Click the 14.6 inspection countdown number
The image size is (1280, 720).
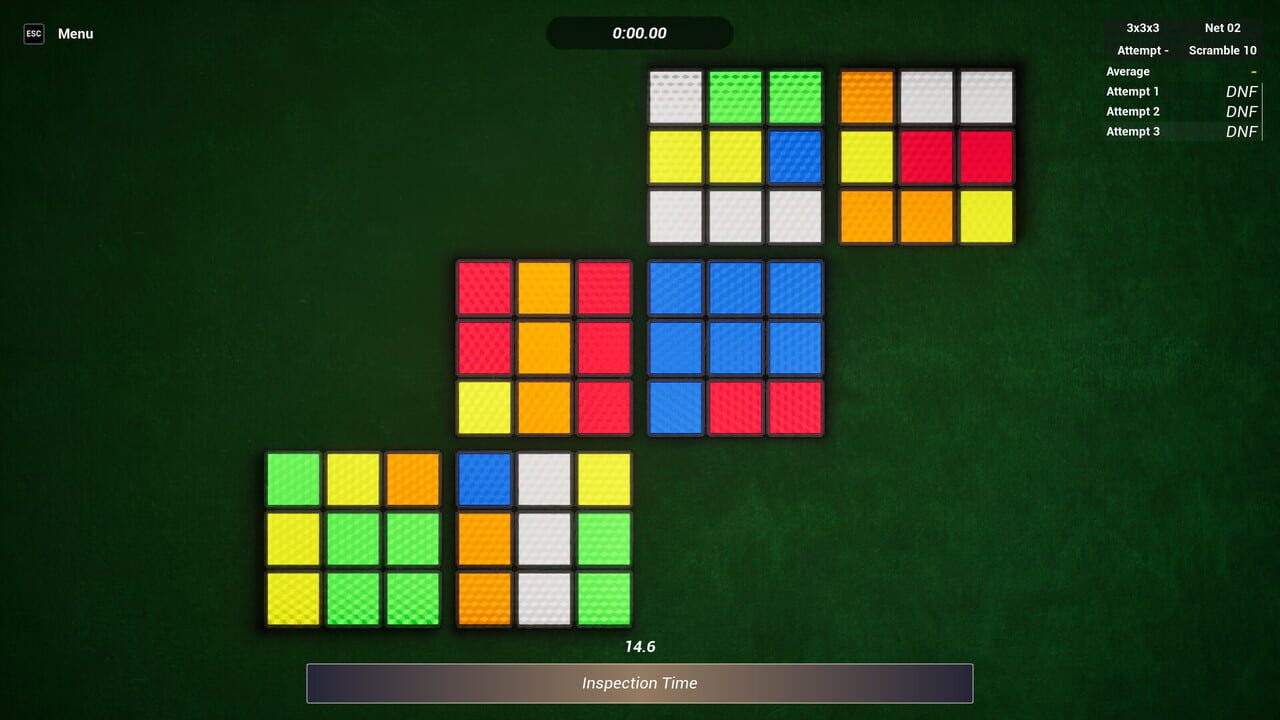pyautogui.click(x=639, y=646)
